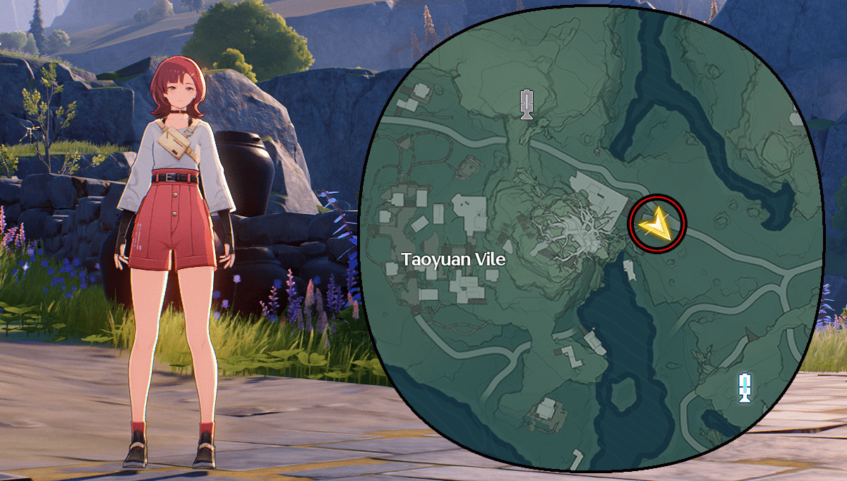Click the Taoyuan Vile map label
The width and height of the screenshot is (847, 481).
453,259
